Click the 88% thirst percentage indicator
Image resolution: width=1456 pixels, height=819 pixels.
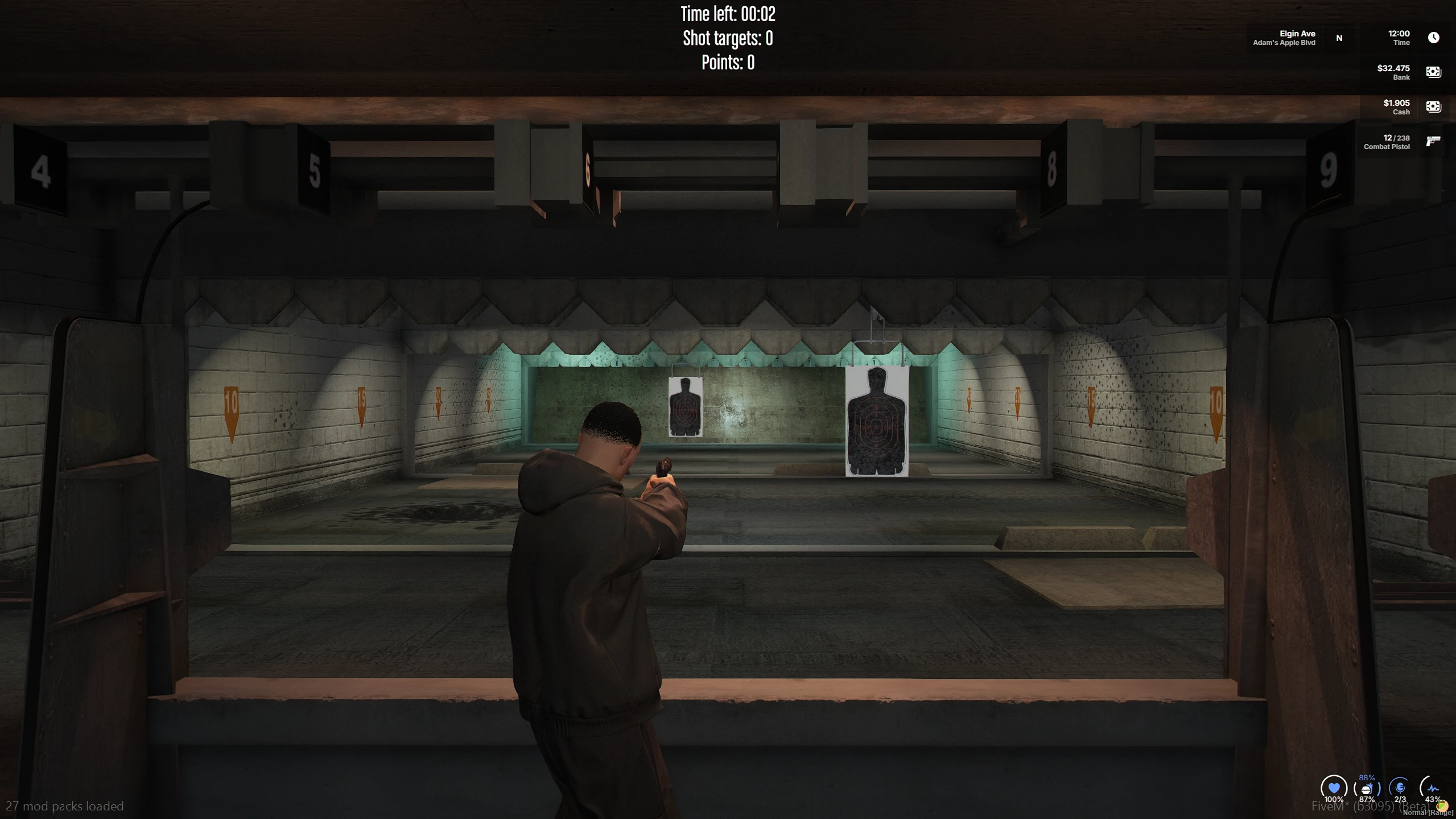click(x=1366, y=777)
